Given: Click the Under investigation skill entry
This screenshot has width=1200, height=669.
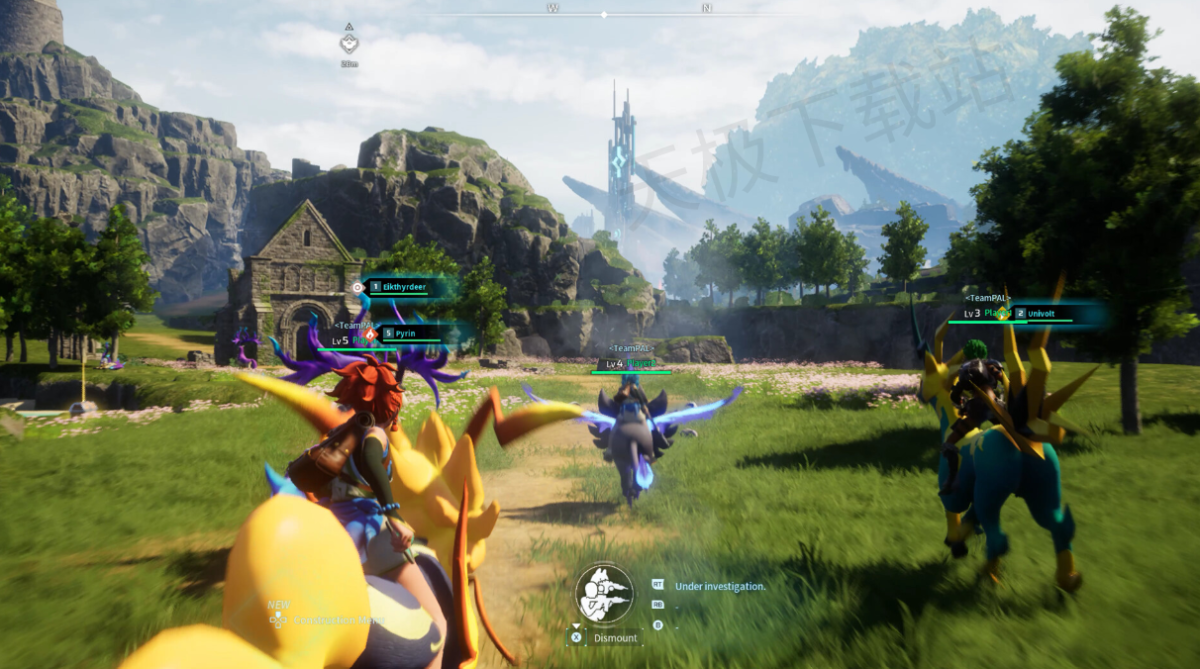Looking at the screenshot, I should point(720,587).
